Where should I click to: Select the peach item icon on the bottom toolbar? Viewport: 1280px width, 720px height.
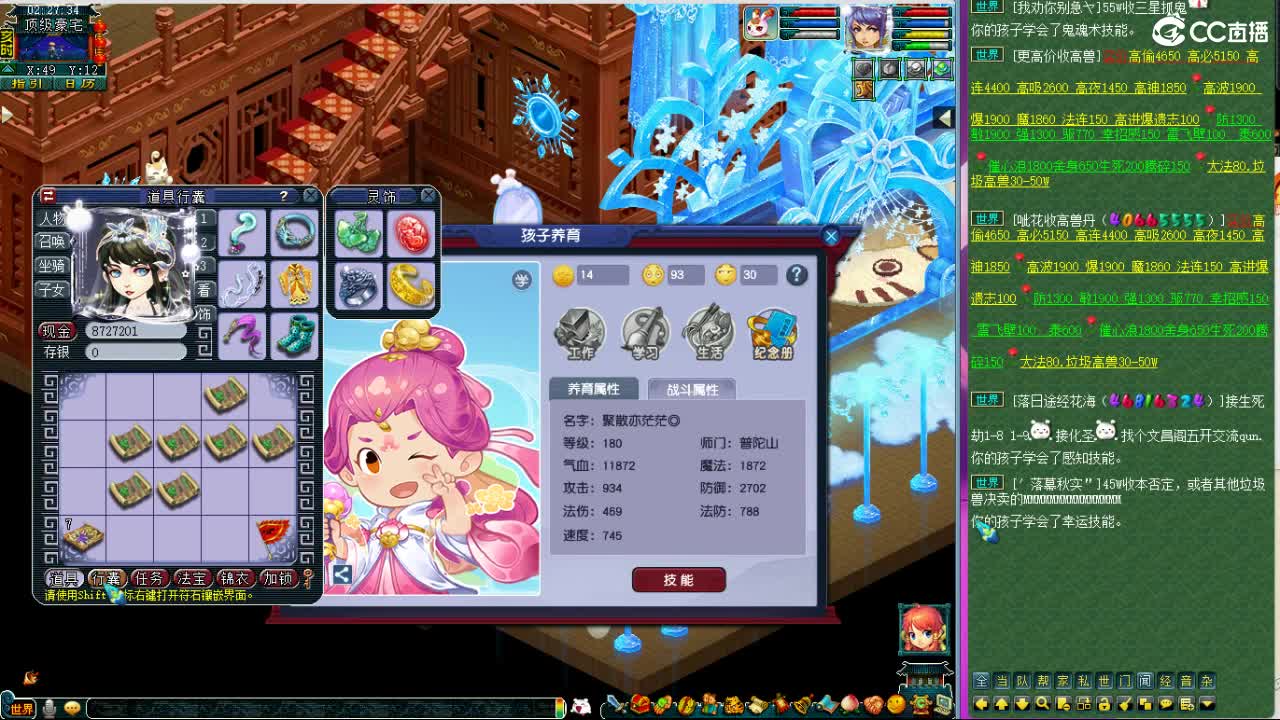pos(852,707)
